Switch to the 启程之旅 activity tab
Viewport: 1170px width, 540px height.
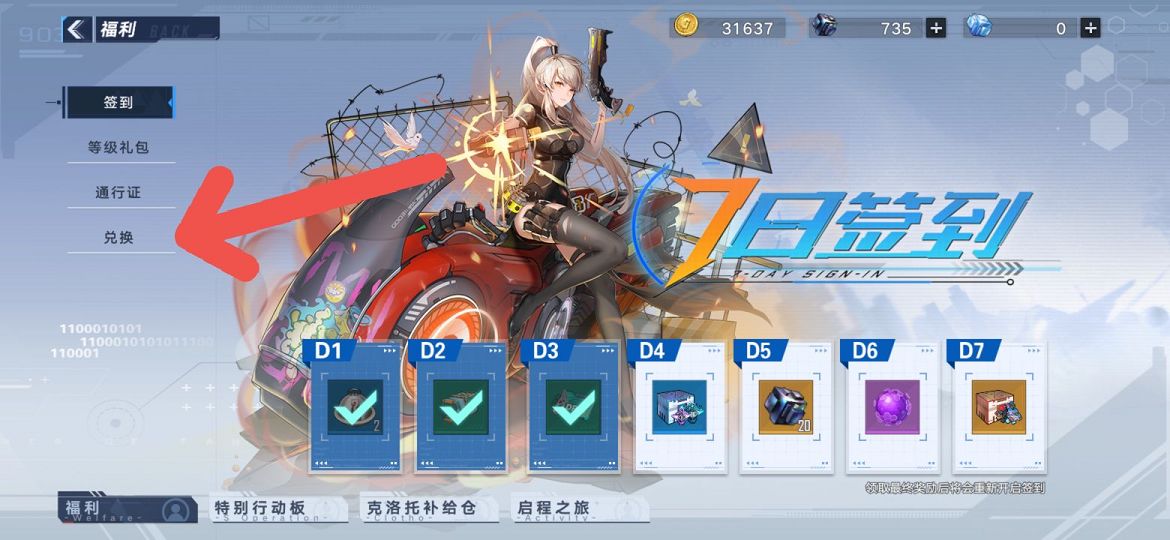coord(568,509)
